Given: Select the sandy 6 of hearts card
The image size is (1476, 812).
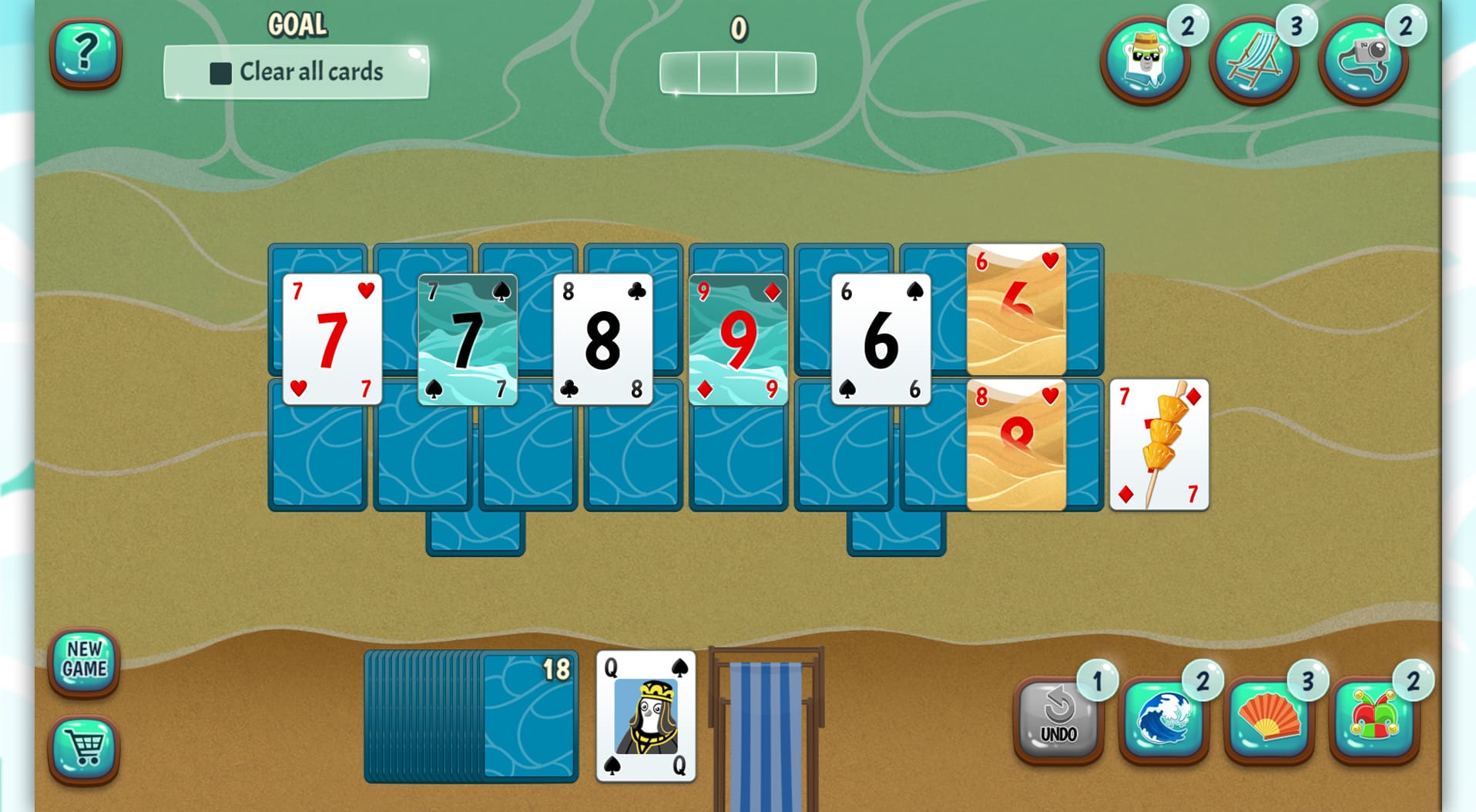Looking at the screenshot, I should [1016, 310].
